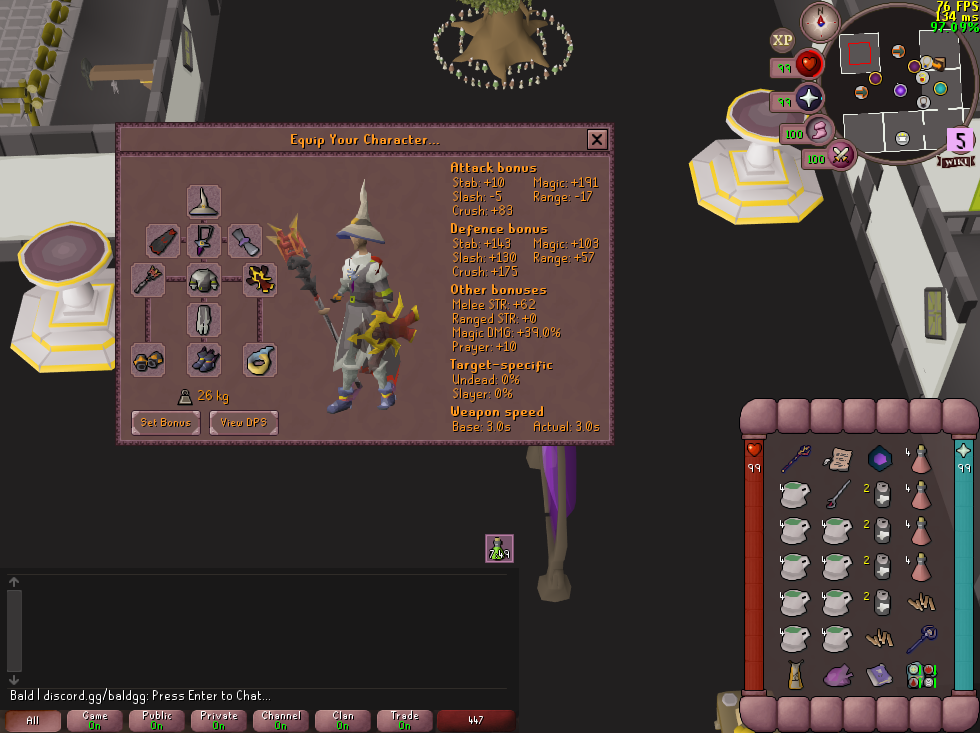Image resolution: width=980 pixels, height=733 pixels.
Task: Select the platebody equipment slot
Action: [204, 279]
